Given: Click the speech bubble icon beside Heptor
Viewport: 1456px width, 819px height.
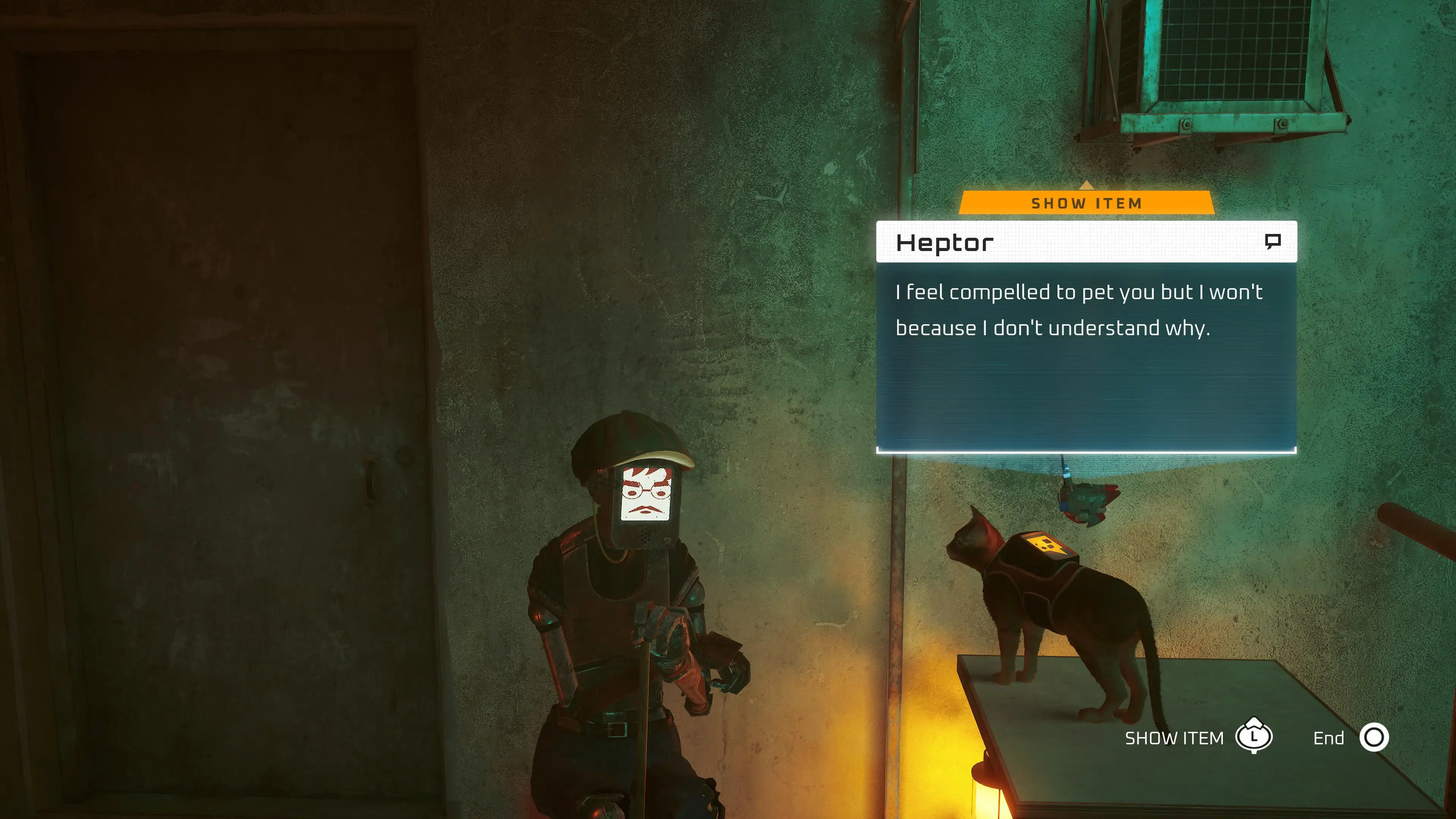Looking at the screenshot, I should click(x=1272, y=242).
